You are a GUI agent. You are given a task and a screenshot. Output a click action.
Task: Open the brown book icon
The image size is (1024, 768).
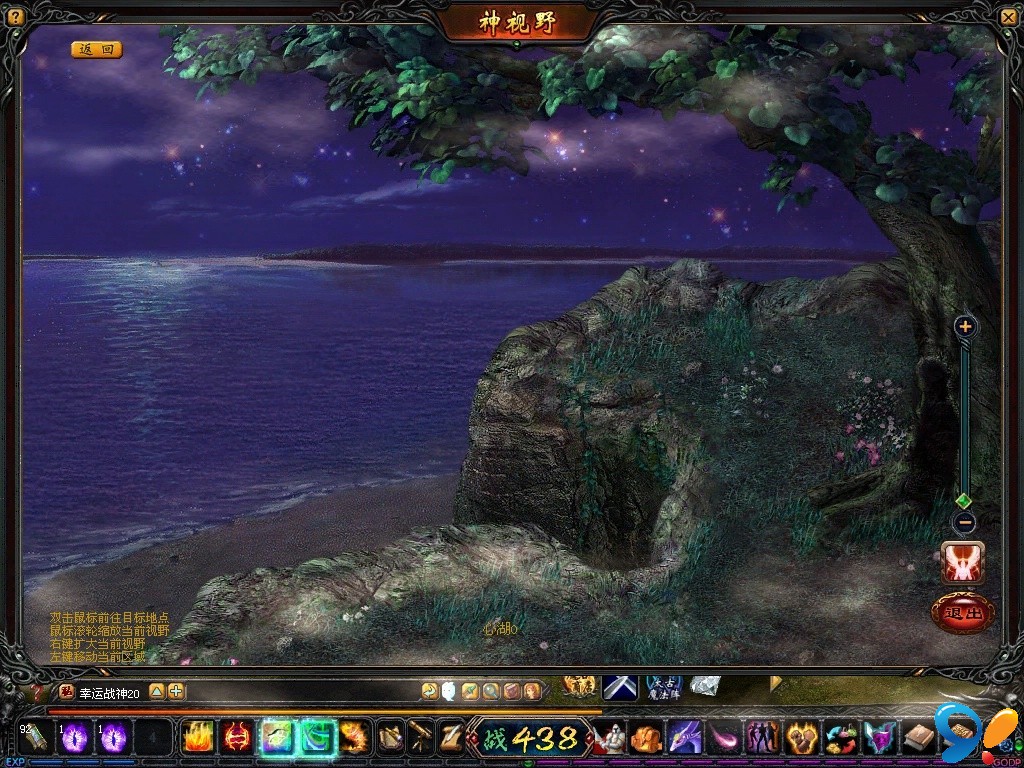click(x=918, y=738)
